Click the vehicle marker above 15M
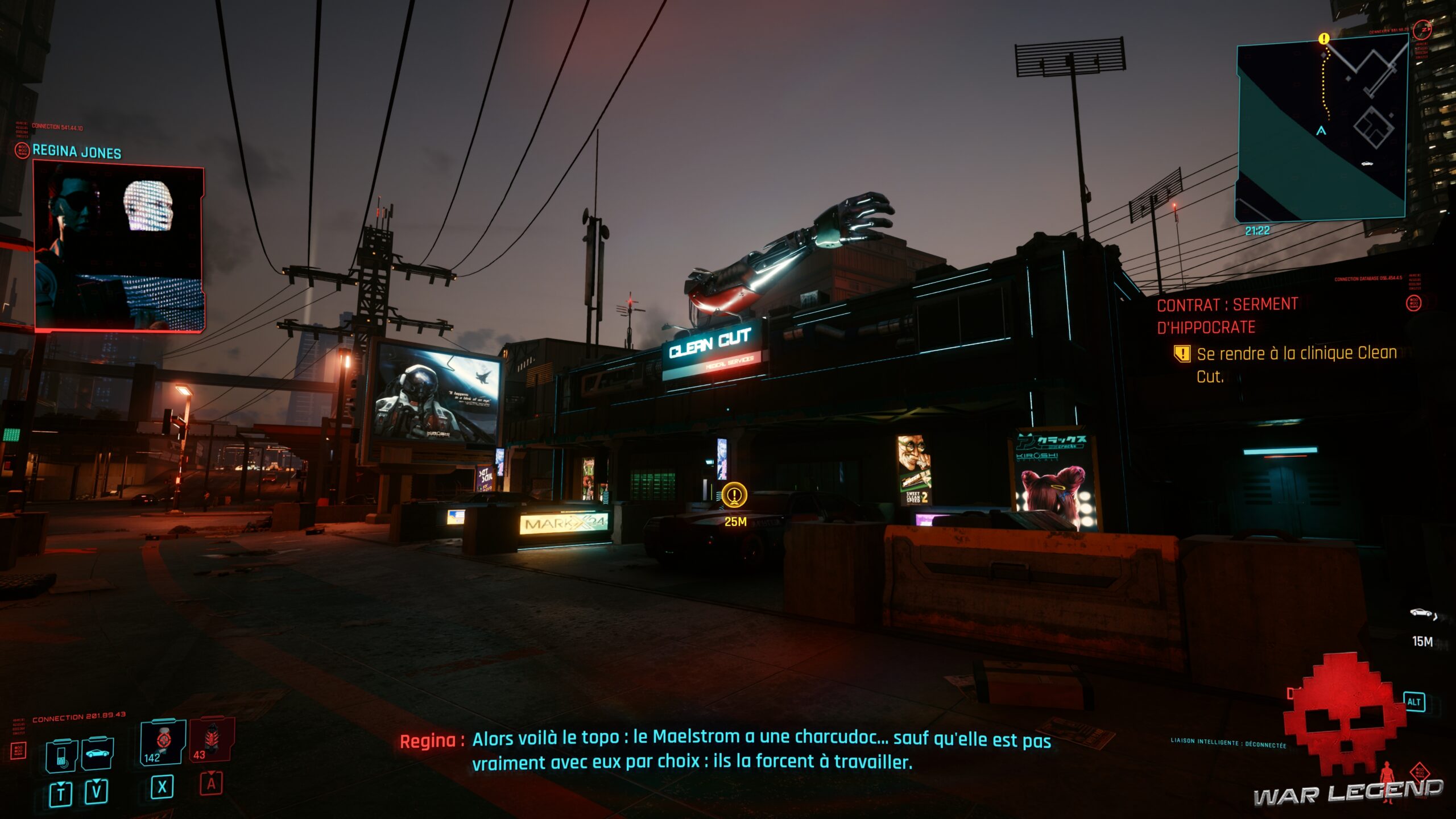Viewport: 1456px width, 819px height. pyautogui.click(x=1422, y=613)
